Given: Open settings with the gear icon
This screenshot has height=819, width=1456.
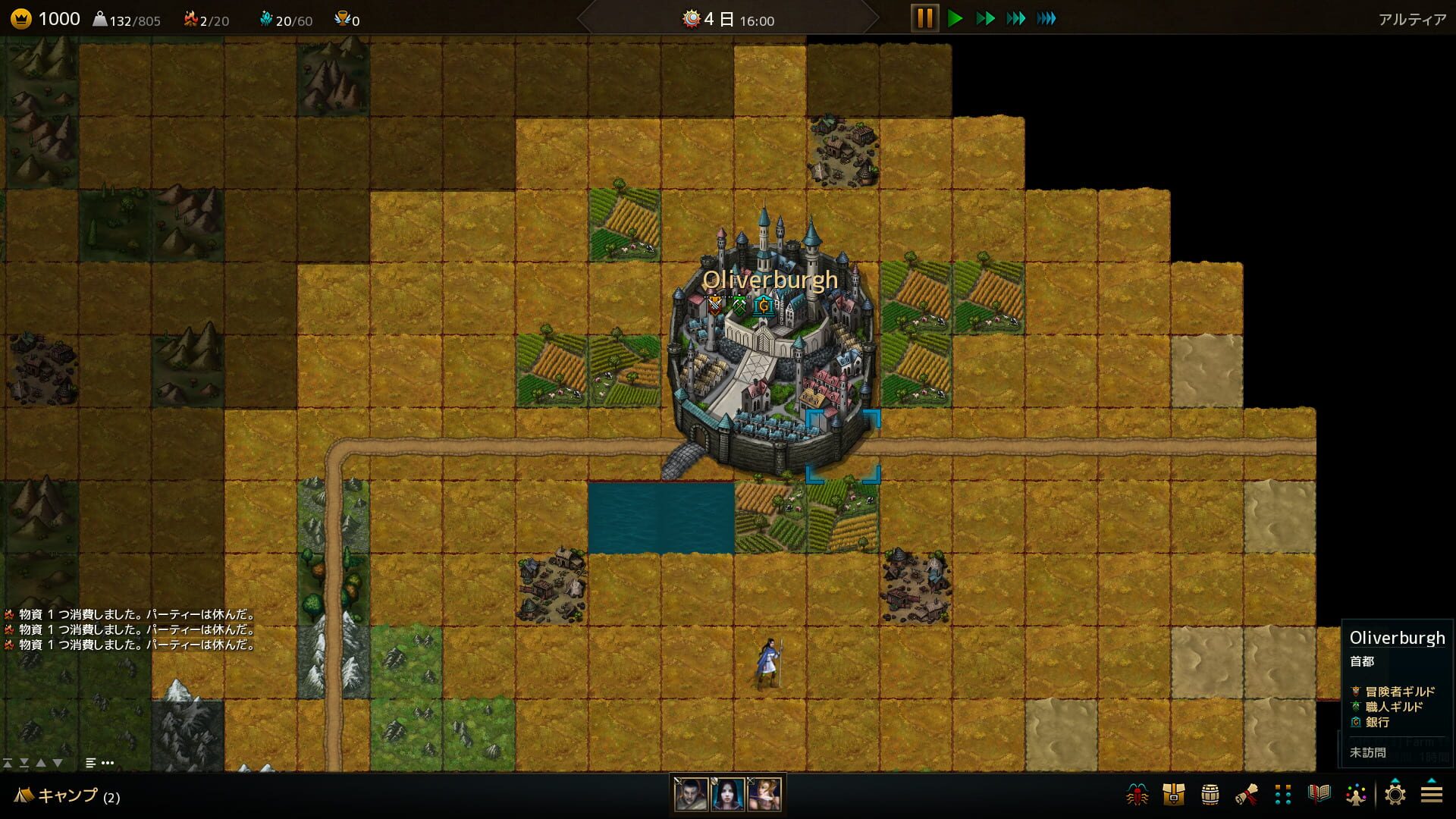Looking at the screenshot, I should click(x=1395, y=795).
